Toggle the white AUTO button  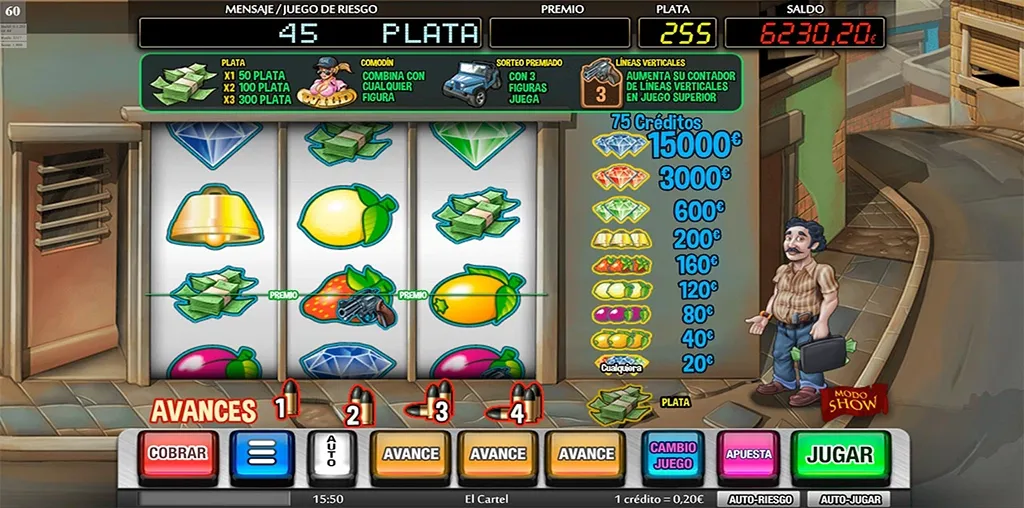click(x=332, y=455)
